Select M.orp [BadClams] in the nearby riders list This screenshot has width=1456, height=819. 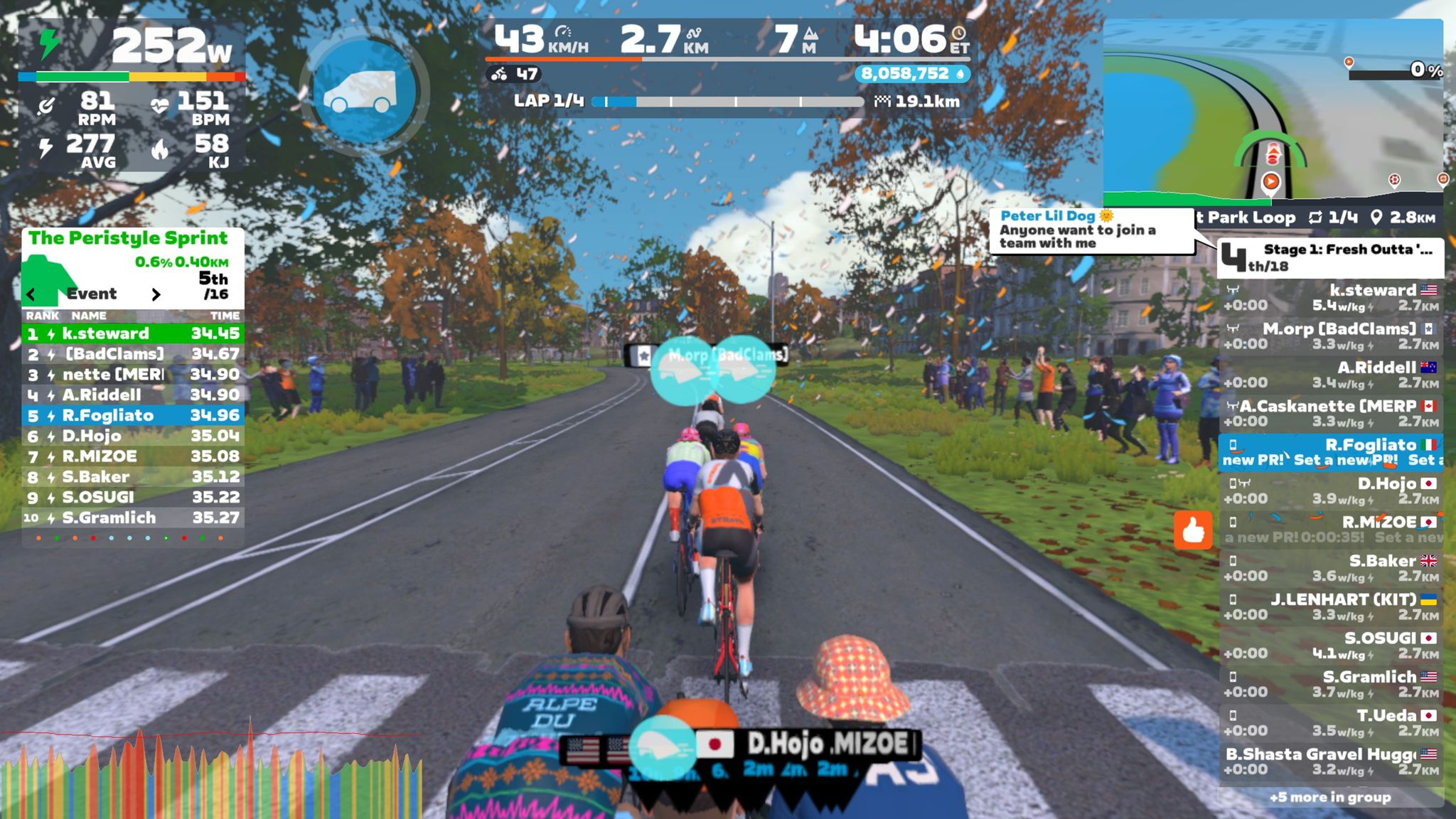[1330, 336]
